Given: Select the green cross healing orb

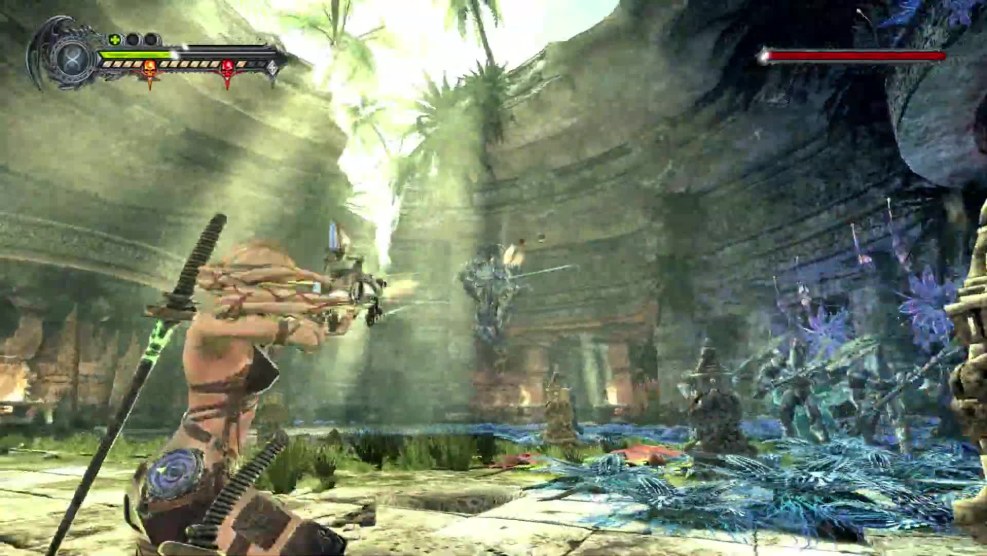Looking at the screenshot, I should (114, 40).
